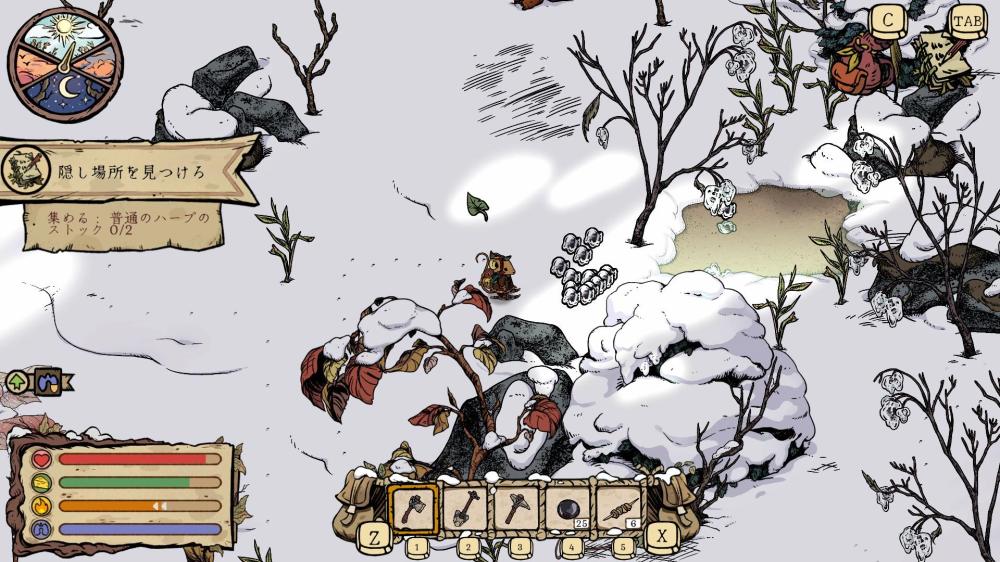The image size is (1000, 562).
Task: Click the green up-arrow buff icon
Action: (17, 381)
